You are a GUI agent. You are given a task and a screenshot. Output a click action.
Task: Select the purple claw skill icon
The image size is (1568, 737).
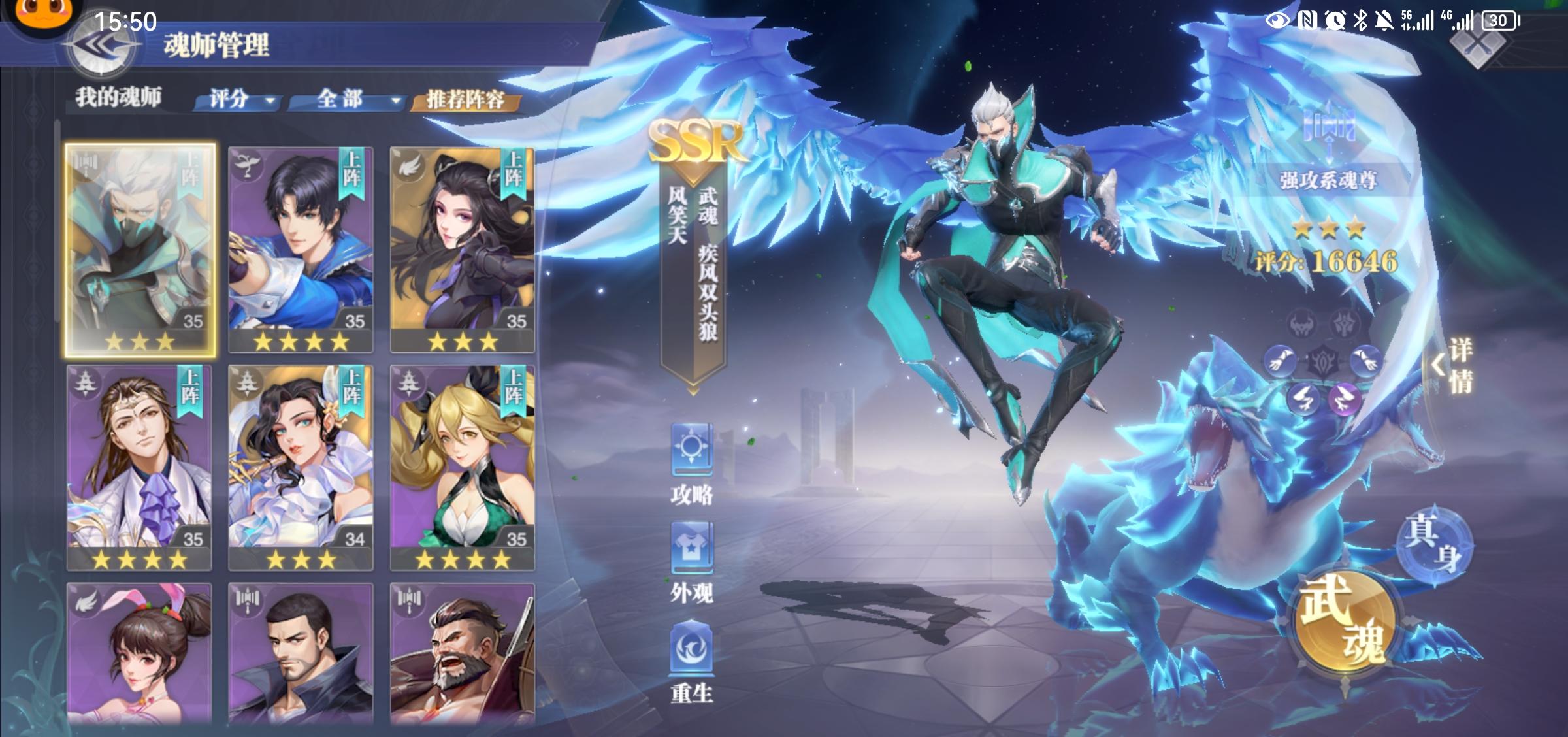1344,399
